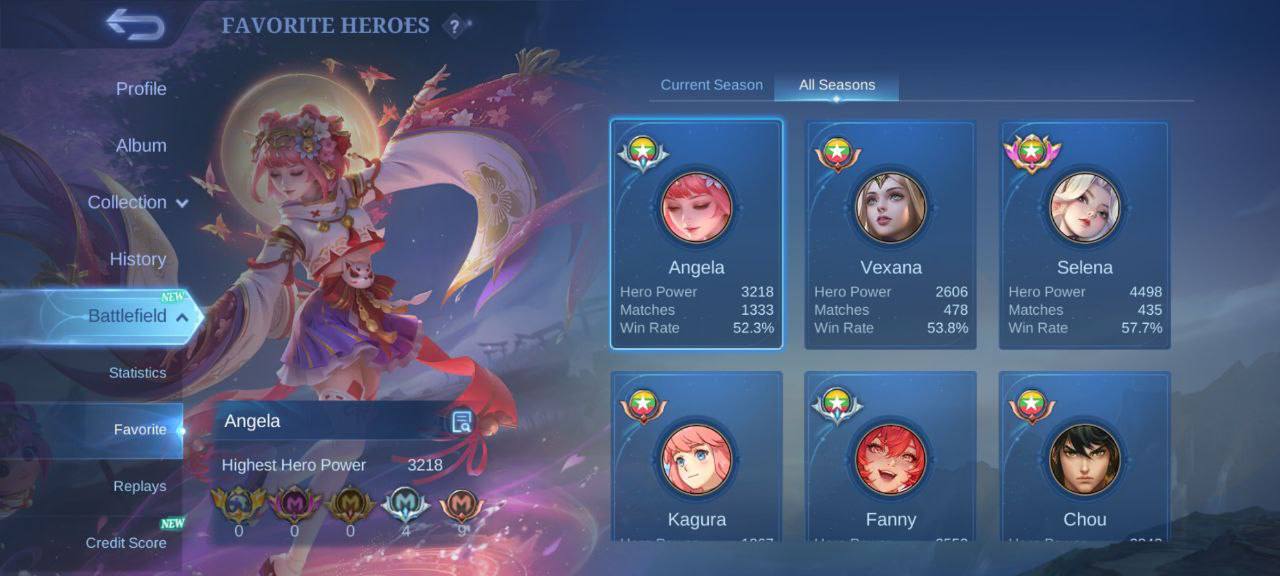
Task: Switch to the Current Season tab
Action: [711, 85]
